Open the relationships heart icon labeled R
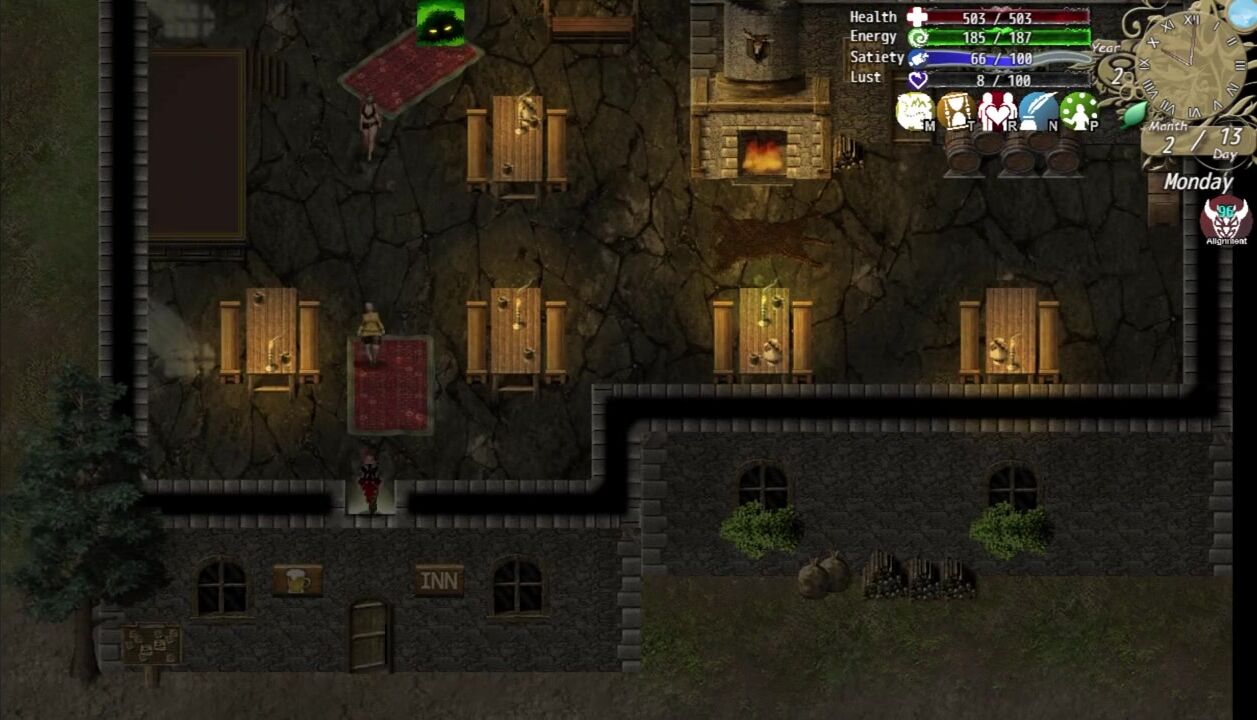Screen dimensions: 1257x720 pos(997,111)
